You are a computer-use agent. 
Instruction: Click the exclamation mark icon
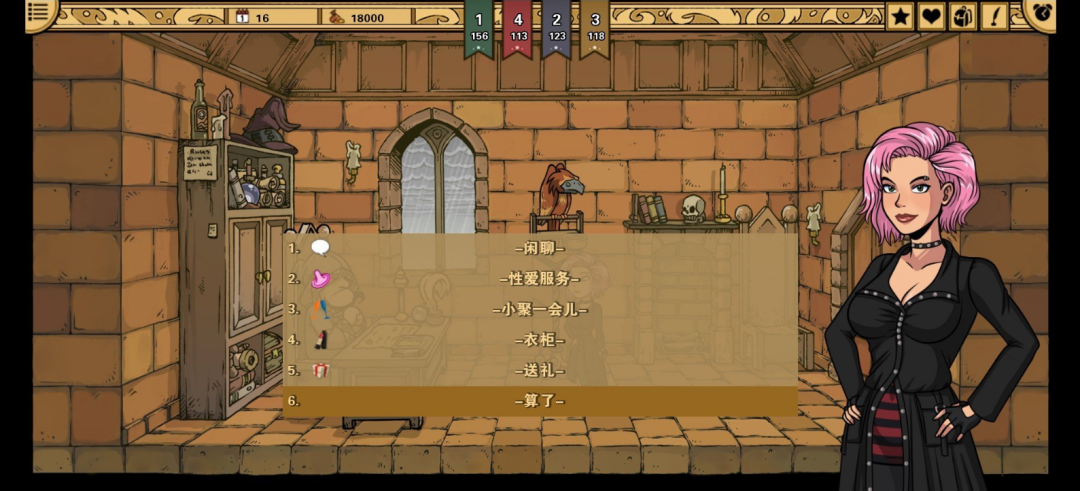(994, 16)
